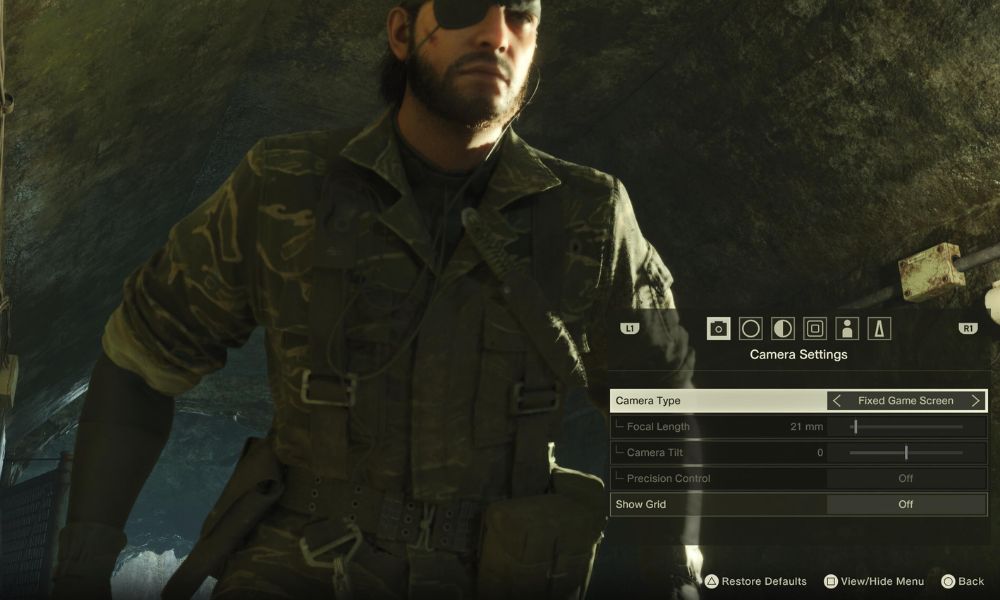Switch to the person silhouette tab
1000x600 pixels.
tap(847, 328)
